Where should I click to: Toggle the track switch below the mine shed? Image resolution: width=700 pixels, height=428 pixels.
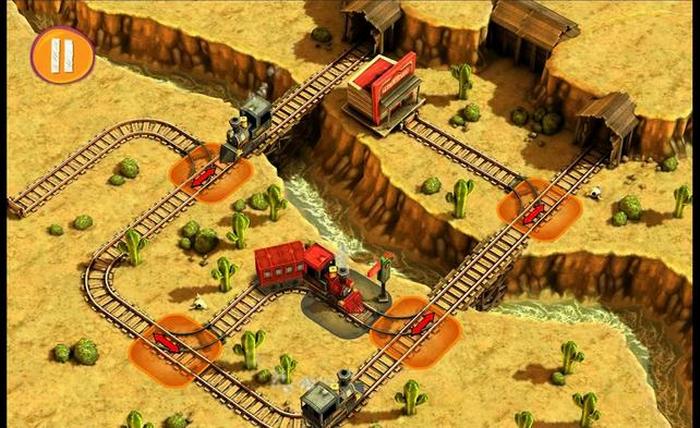(534, 213)
